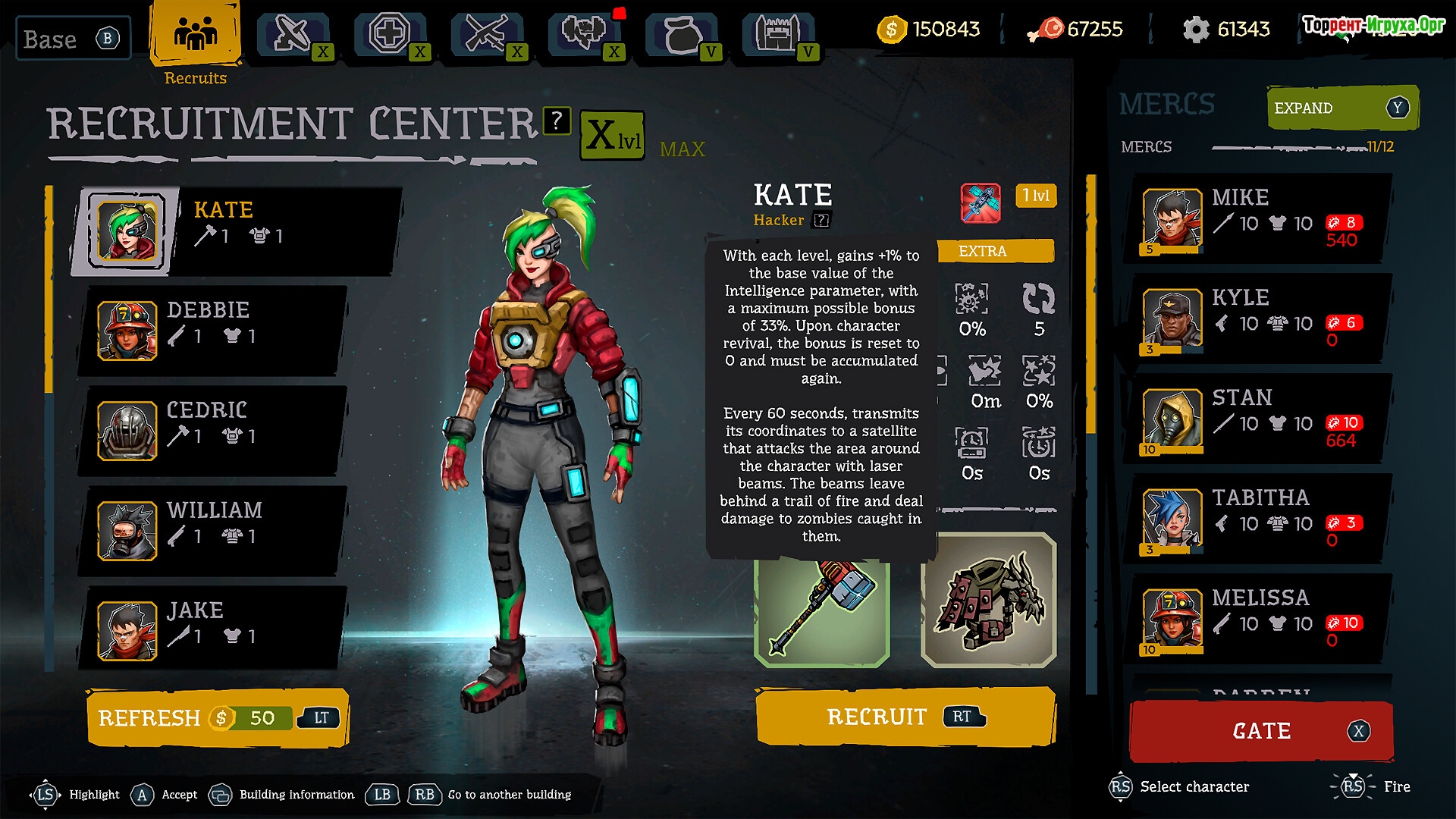Pick William from the recruits

[x=212, y=531]
